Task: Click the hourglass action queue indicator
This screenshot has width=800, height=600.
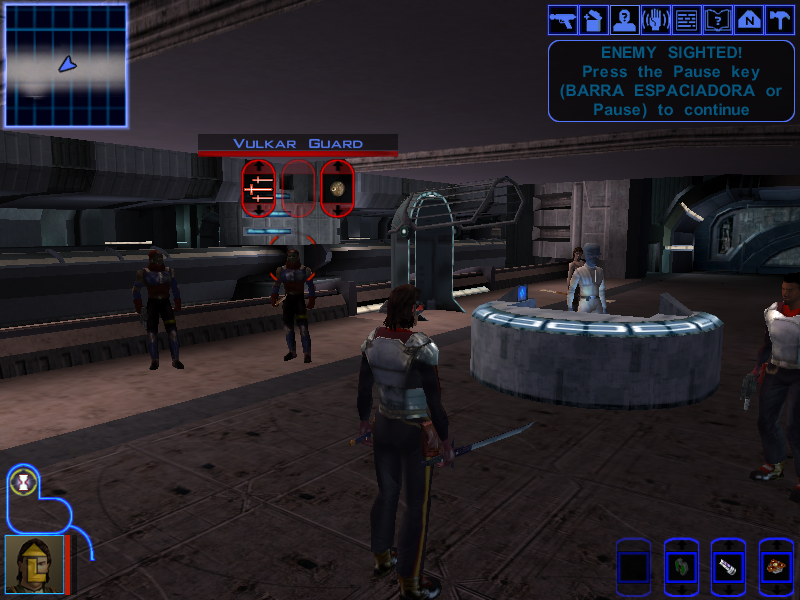Action: pyautogui.click(x=21, y=483)
